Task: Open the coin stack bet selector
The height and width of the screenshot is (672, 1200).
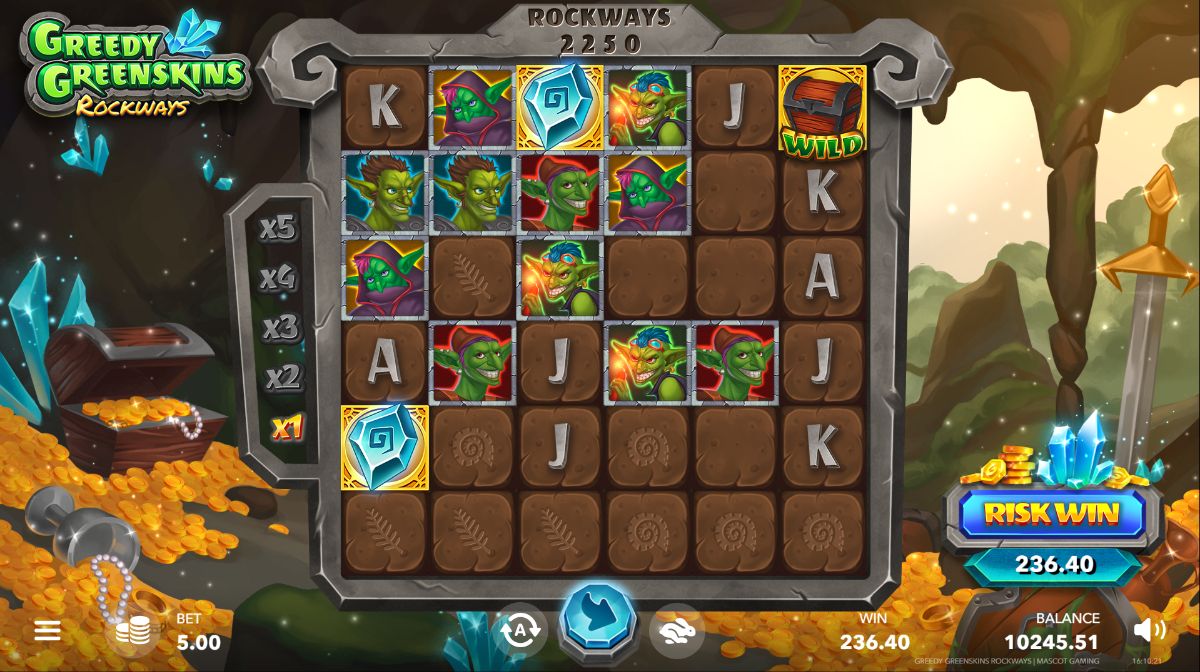Action: pos(133,630)
